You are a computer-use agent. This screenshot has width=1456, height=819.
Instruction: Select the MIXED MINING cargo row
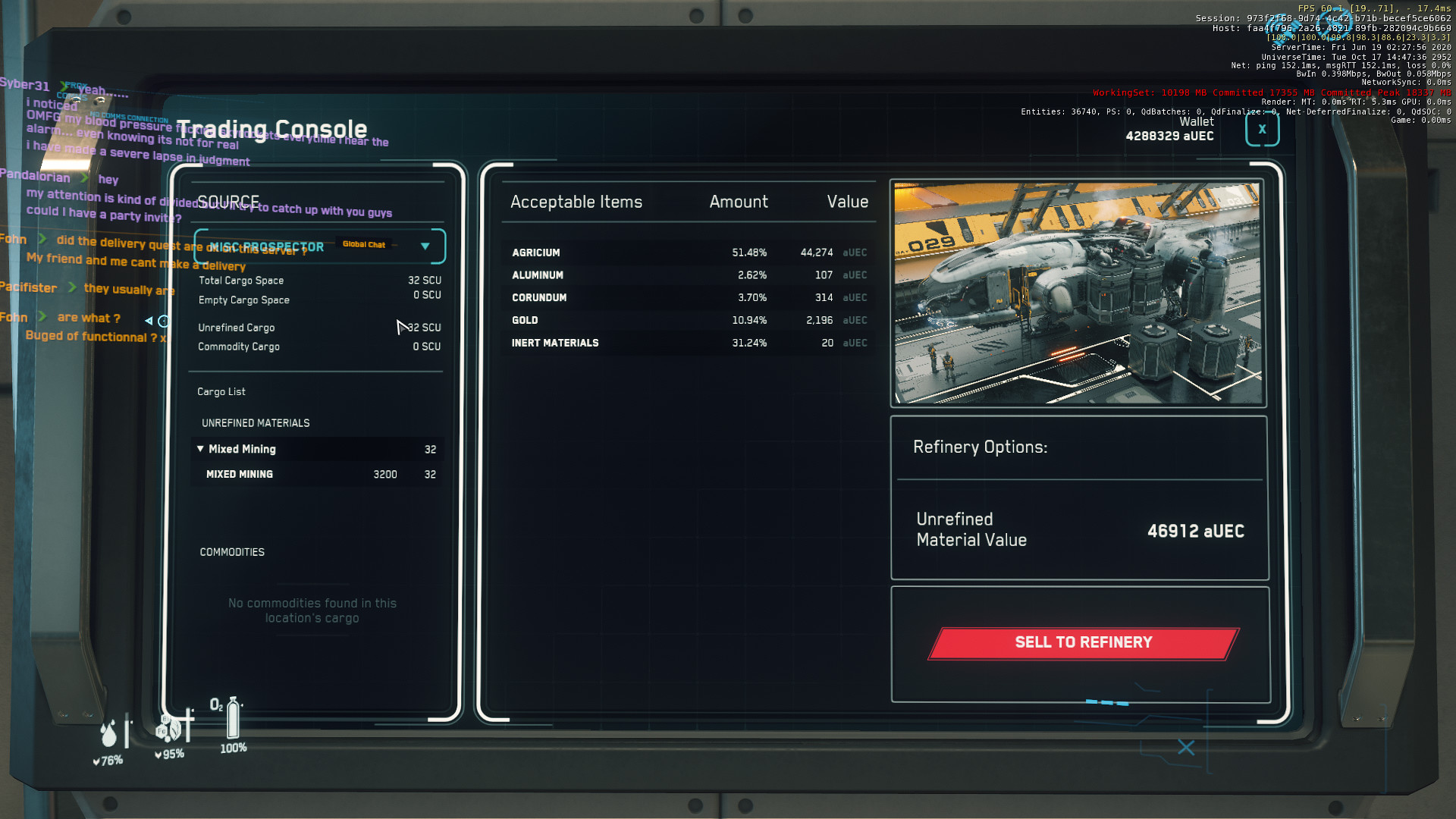(317, 475)
